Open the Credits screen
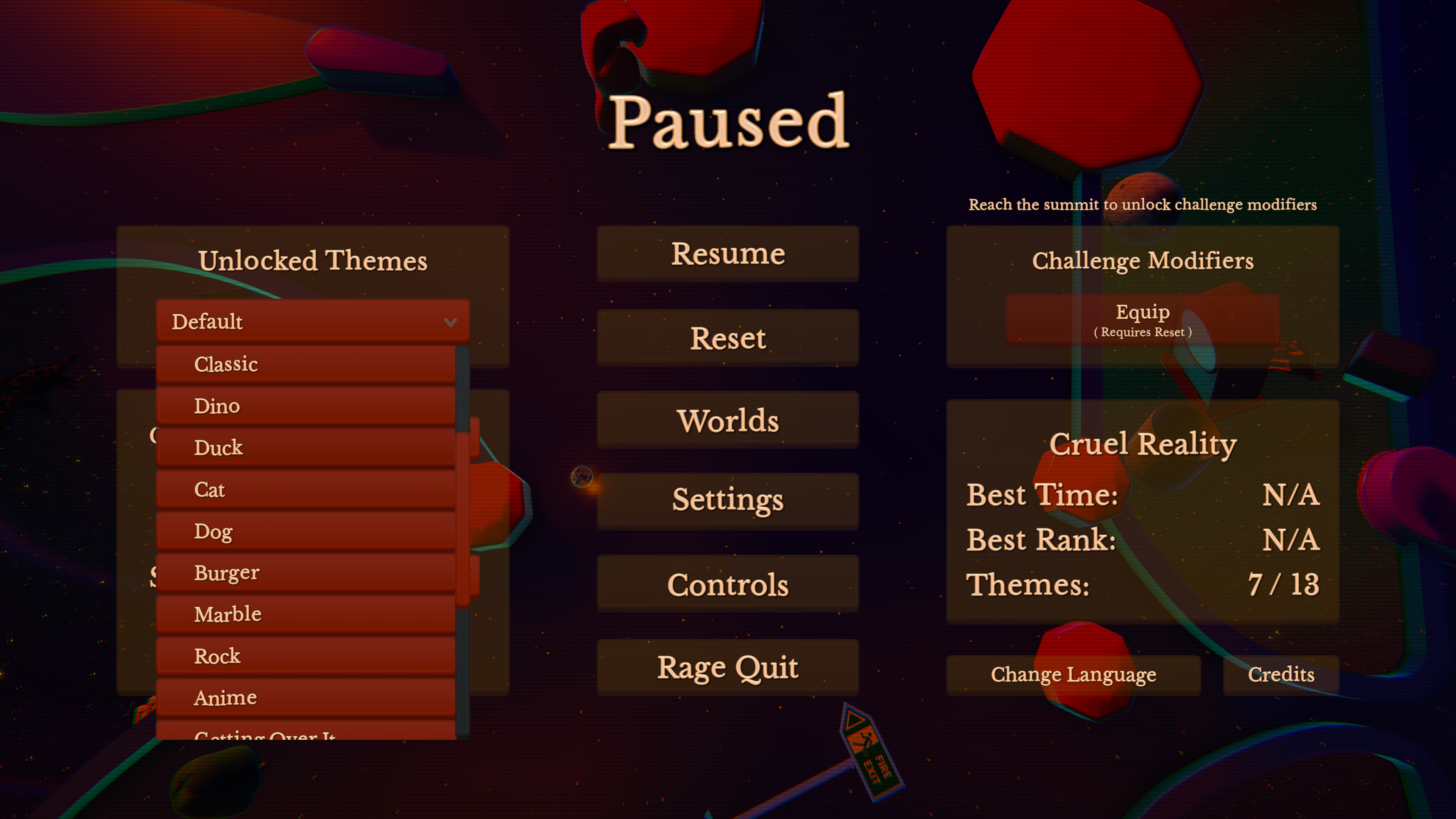Image resolution: width=1456 pixels, height=819 pixels. pyautogui.click(x=1281, y=674)
